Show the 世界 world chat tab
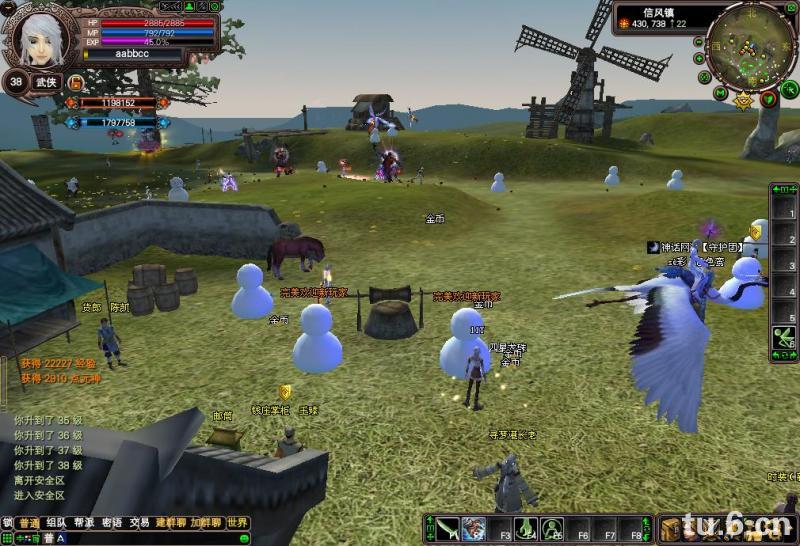 (237, 523)
